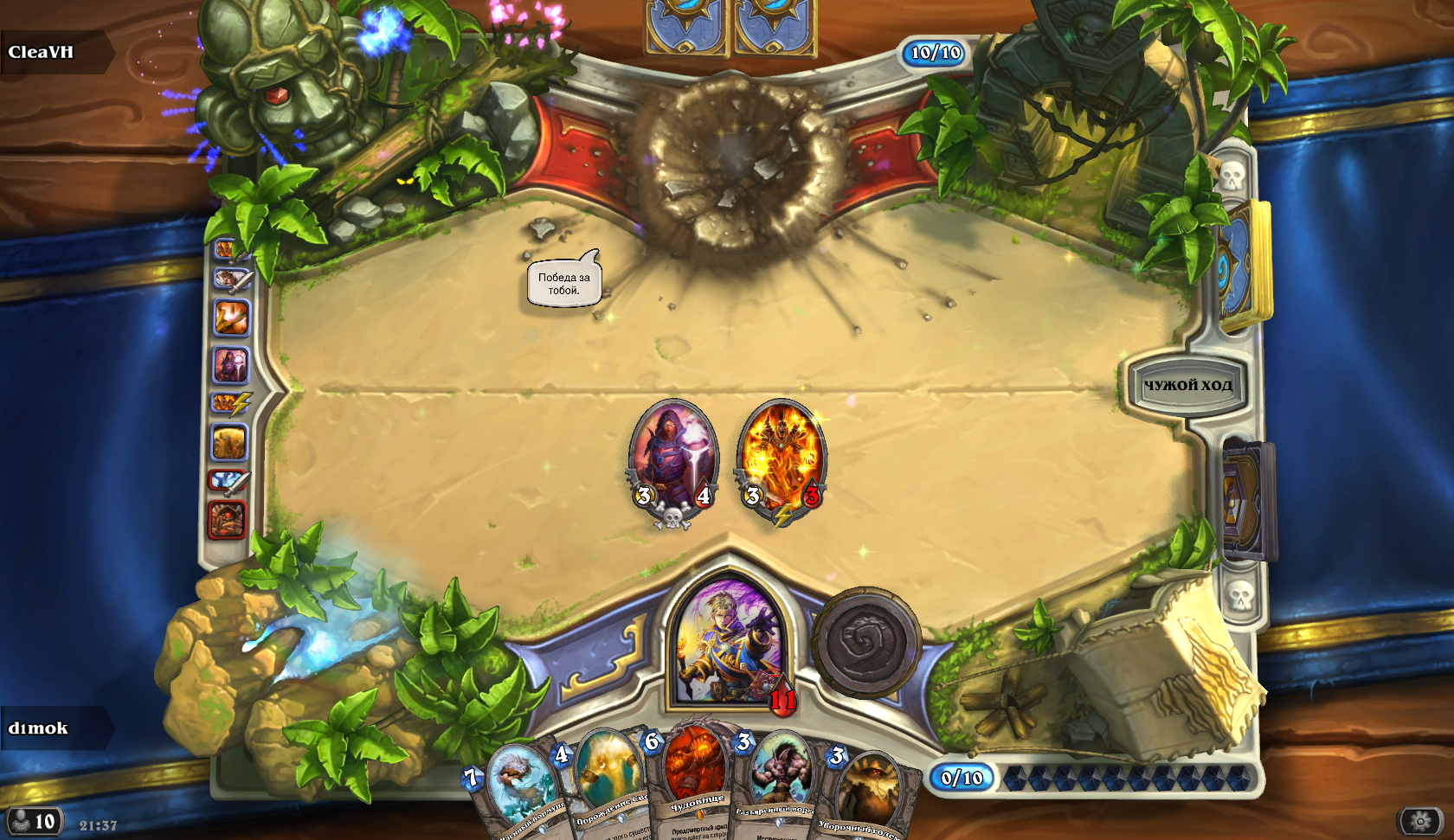Click your own deck pile
Image resolution: width=1454 pixels, height=840 pixels.
(x=1246, y=502)
